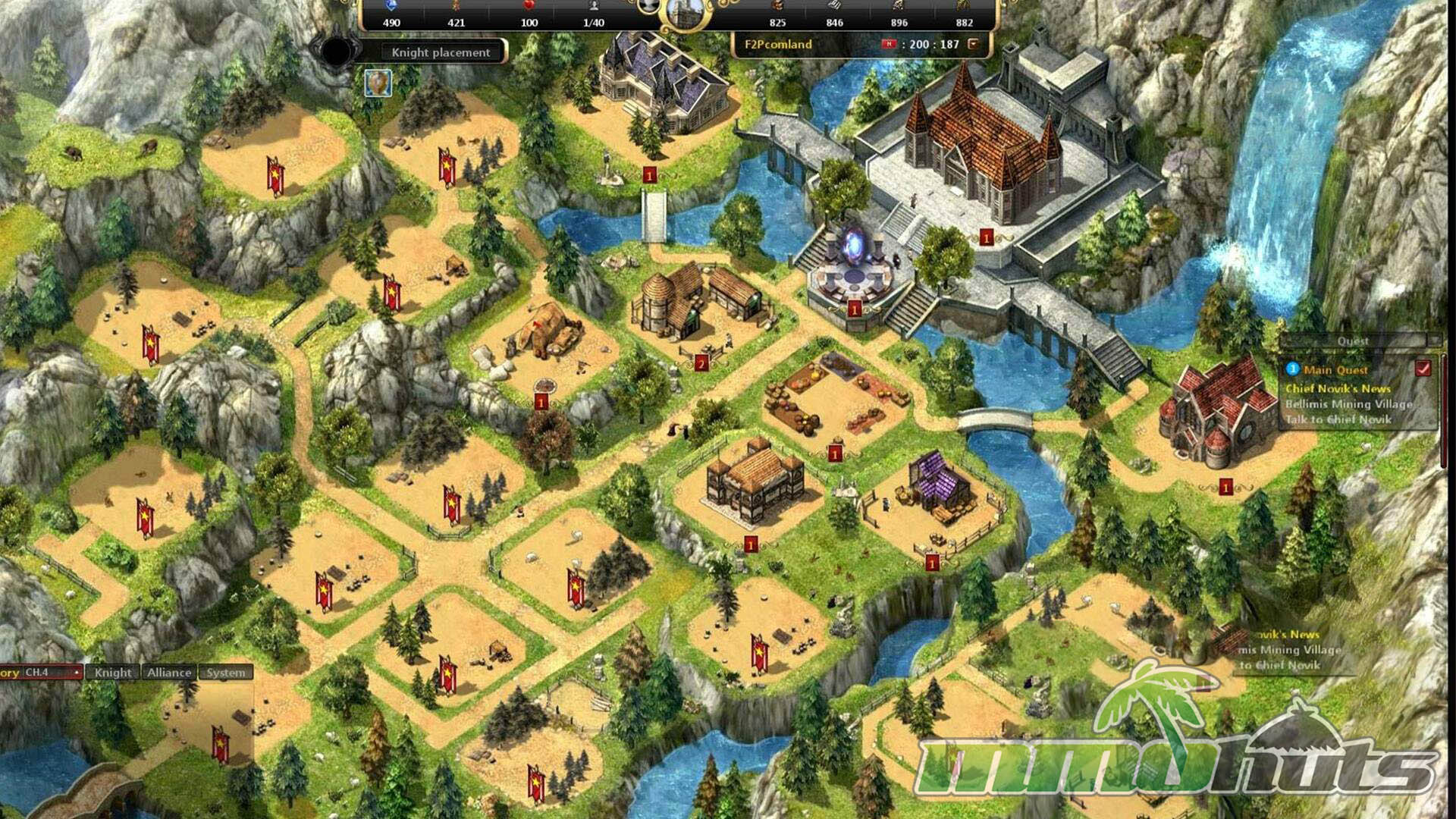
Task: Toggle the Main Quest red checkbox
Action: (1423, 369)
